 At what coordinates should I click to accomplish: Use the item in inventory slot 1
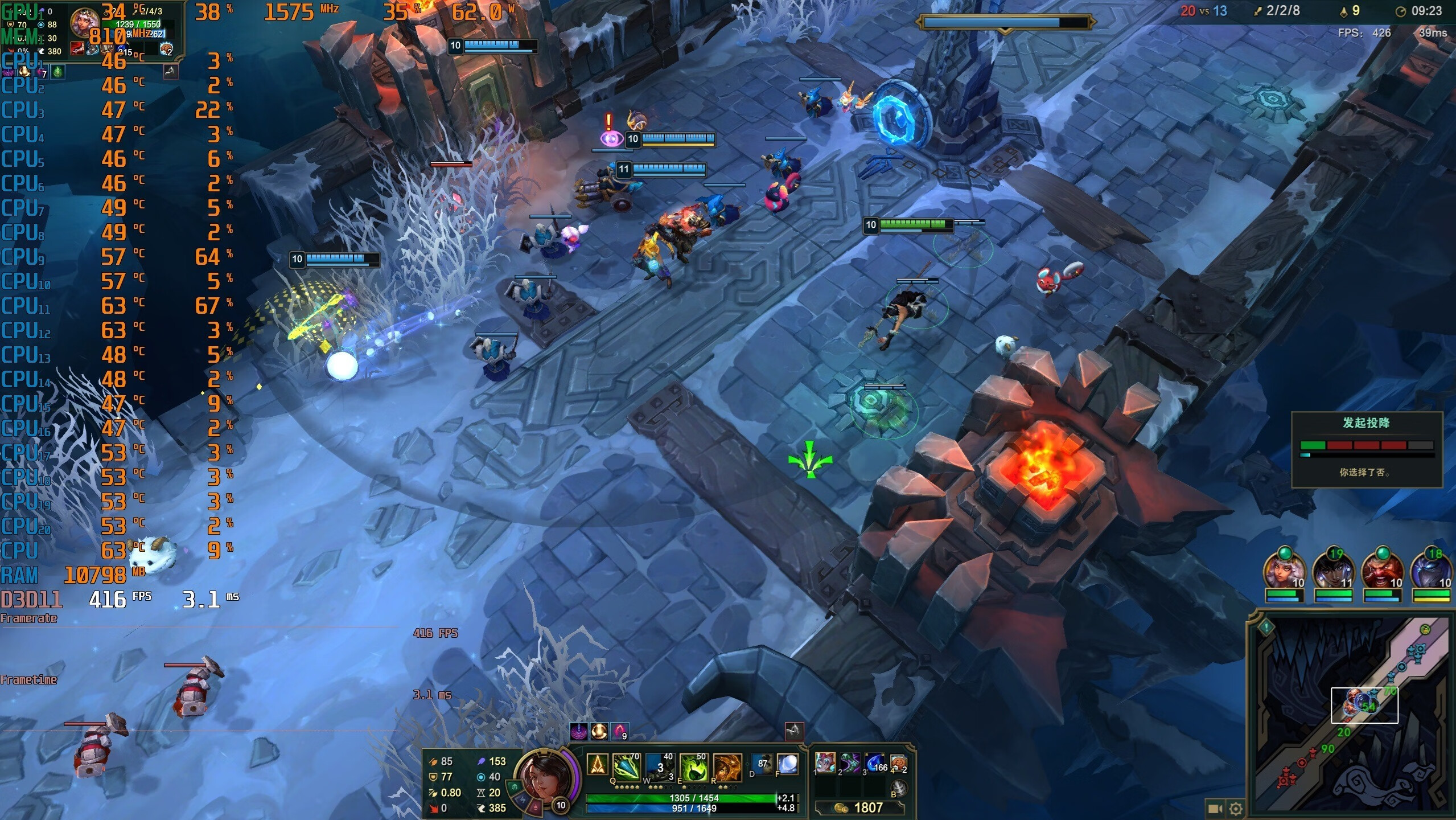click(x=825, y=762)
